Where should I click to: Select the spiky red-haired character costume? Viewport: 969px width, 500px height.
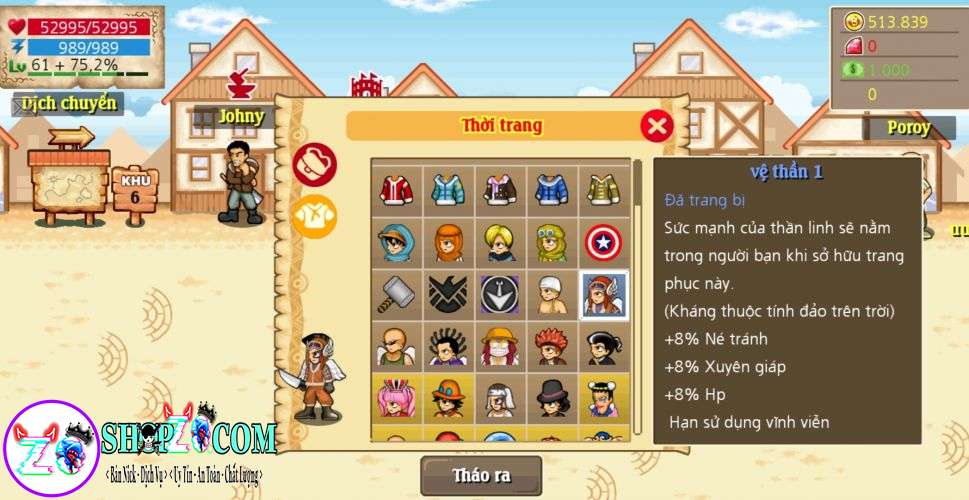(551, 346)
